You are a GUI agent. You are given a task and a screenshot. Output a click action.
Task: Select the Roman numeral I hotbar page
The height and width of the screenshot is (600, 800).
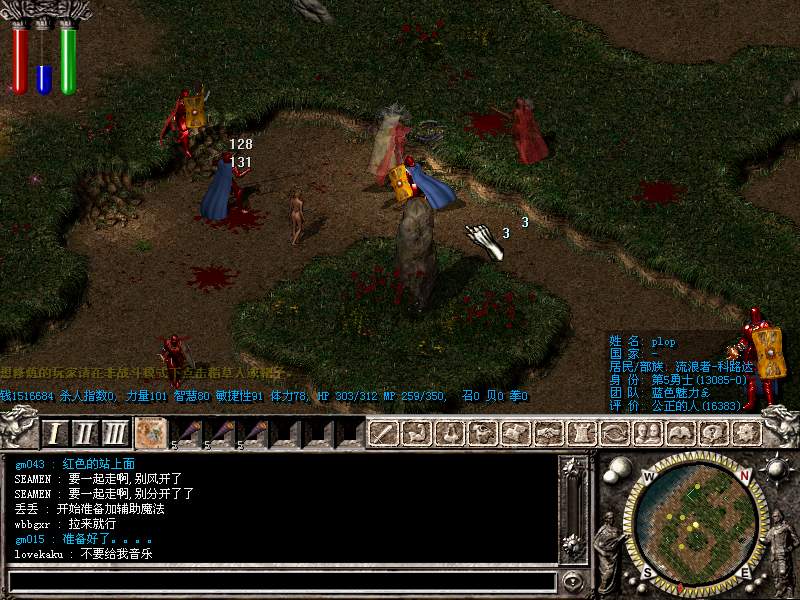[56, 433]
